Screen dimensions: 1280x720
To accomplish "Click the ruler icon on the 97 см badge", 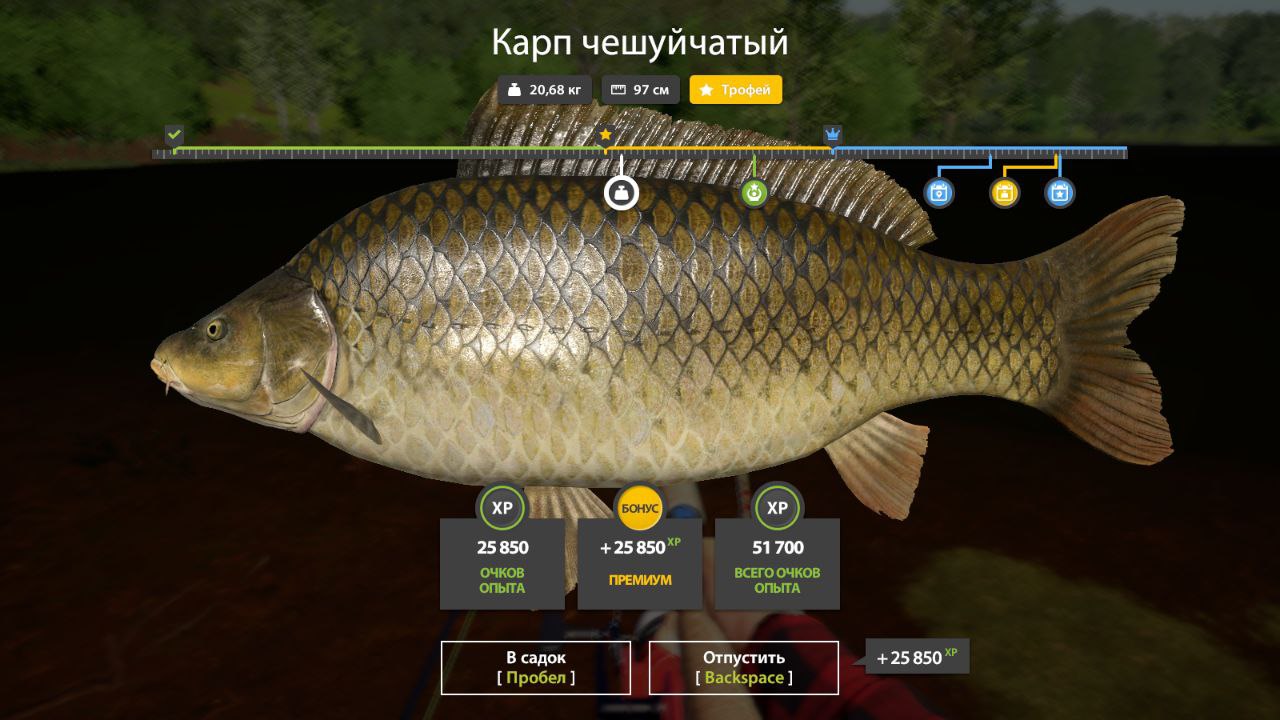I will pyautogui.click(x=617, y=89).
